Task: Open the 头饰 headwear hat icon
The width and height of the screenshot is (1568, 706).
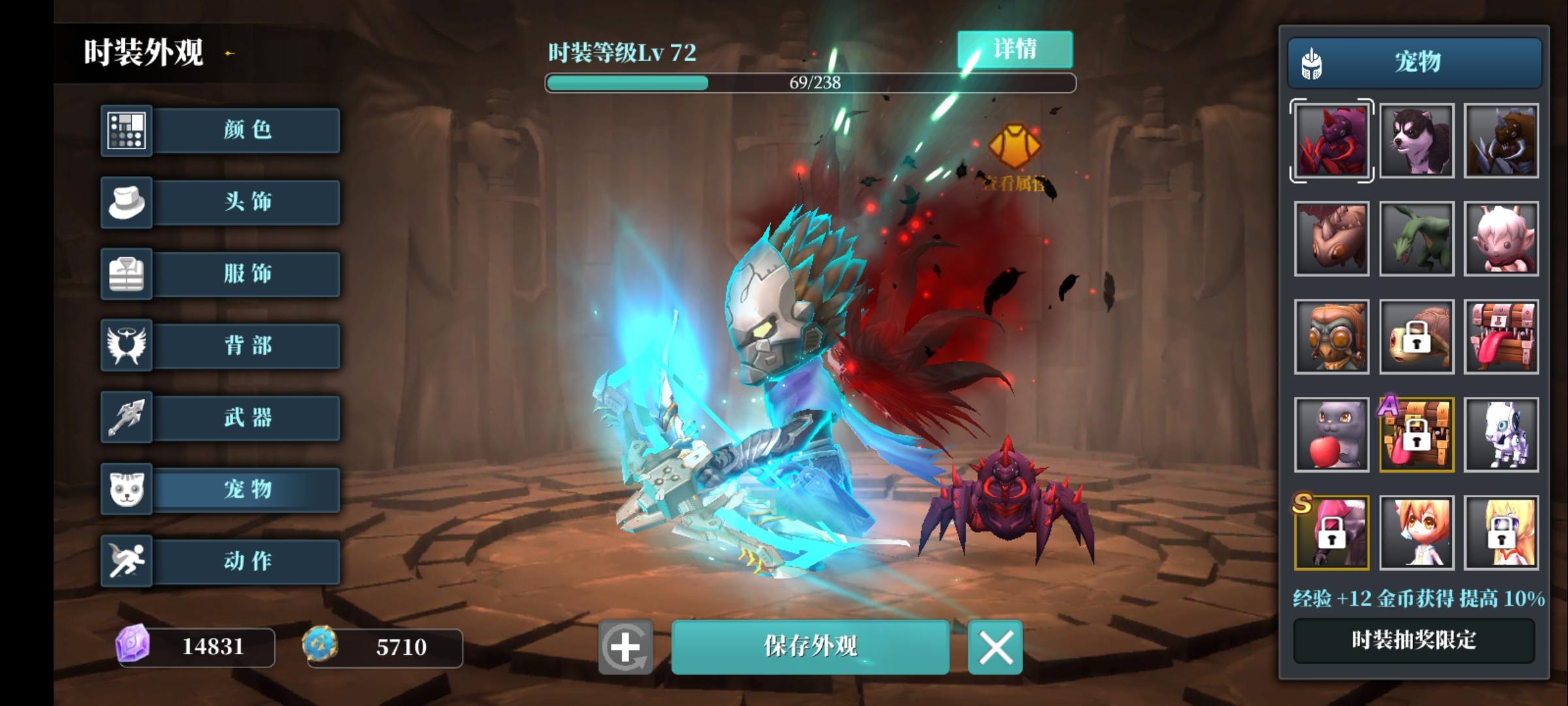Action: pos(126,202)
